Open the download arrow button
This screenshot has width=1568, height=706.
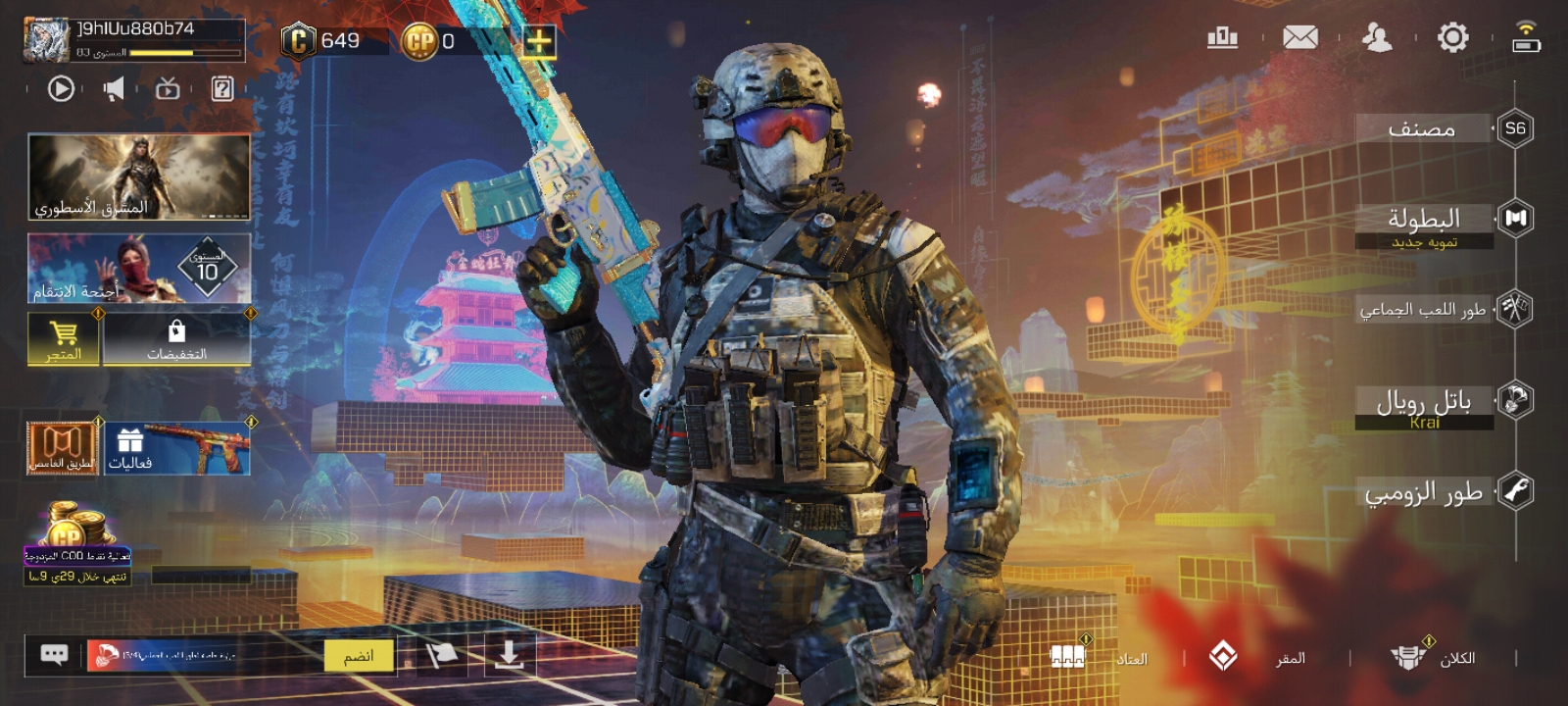coord(509,654)
